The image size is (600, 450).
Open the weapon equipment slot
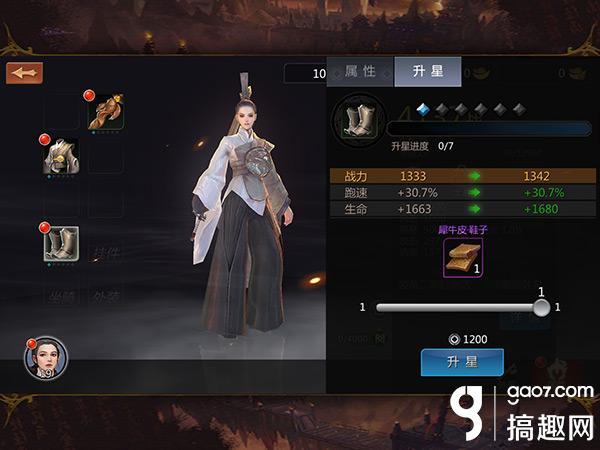105,112
